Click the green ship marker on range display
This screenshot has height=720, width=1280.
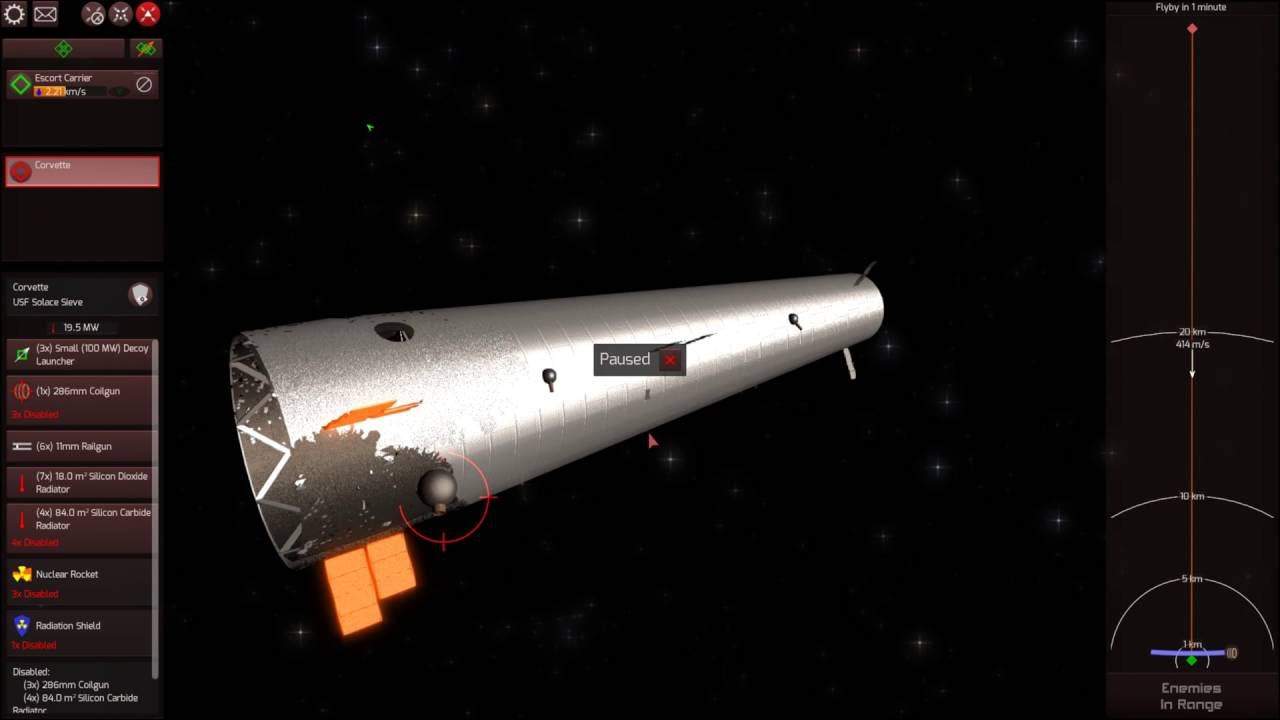pos(1191,660)
